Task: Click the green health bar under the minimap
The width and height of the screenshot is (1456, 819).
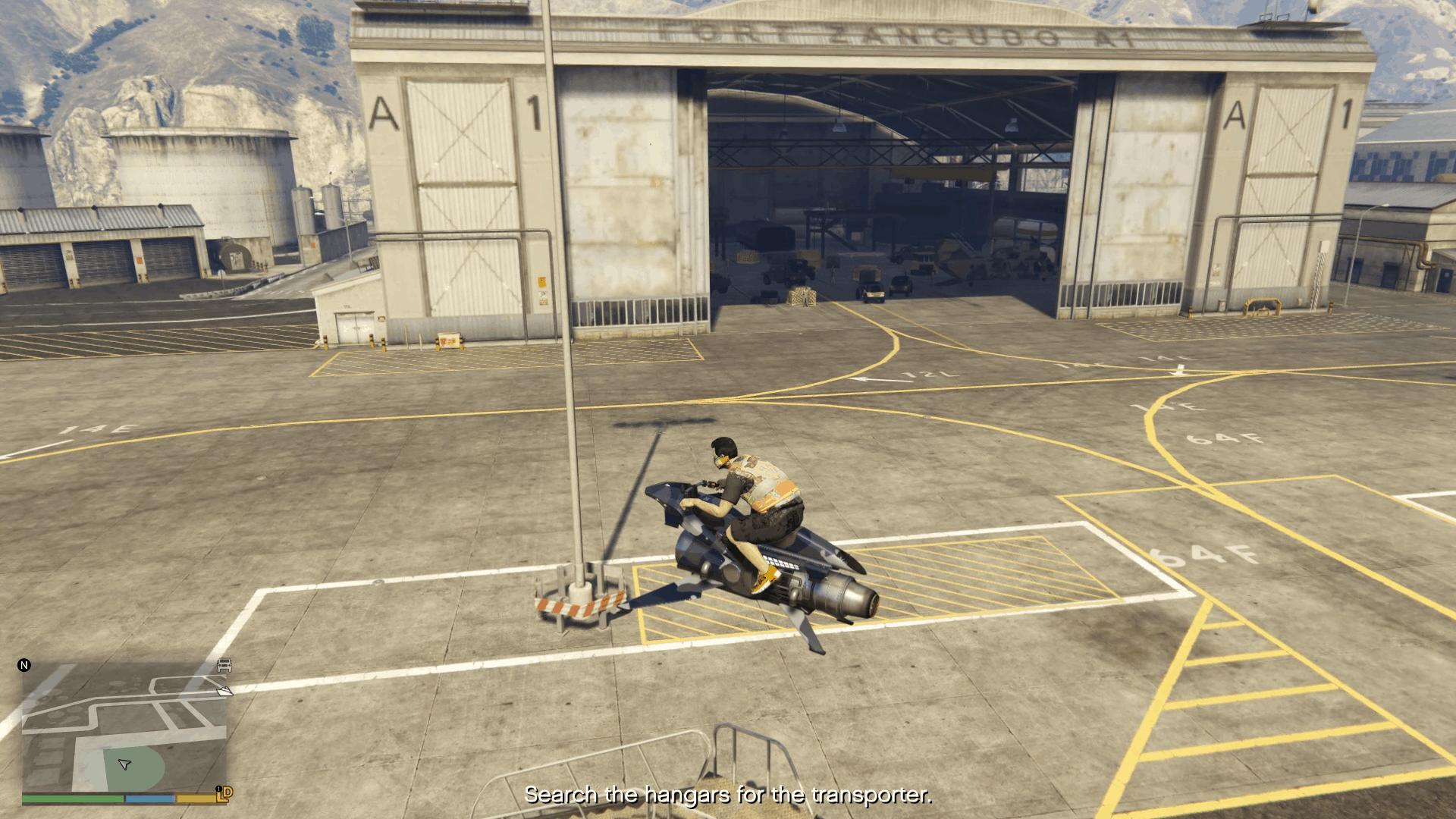Action: click(x=73, y=799)
